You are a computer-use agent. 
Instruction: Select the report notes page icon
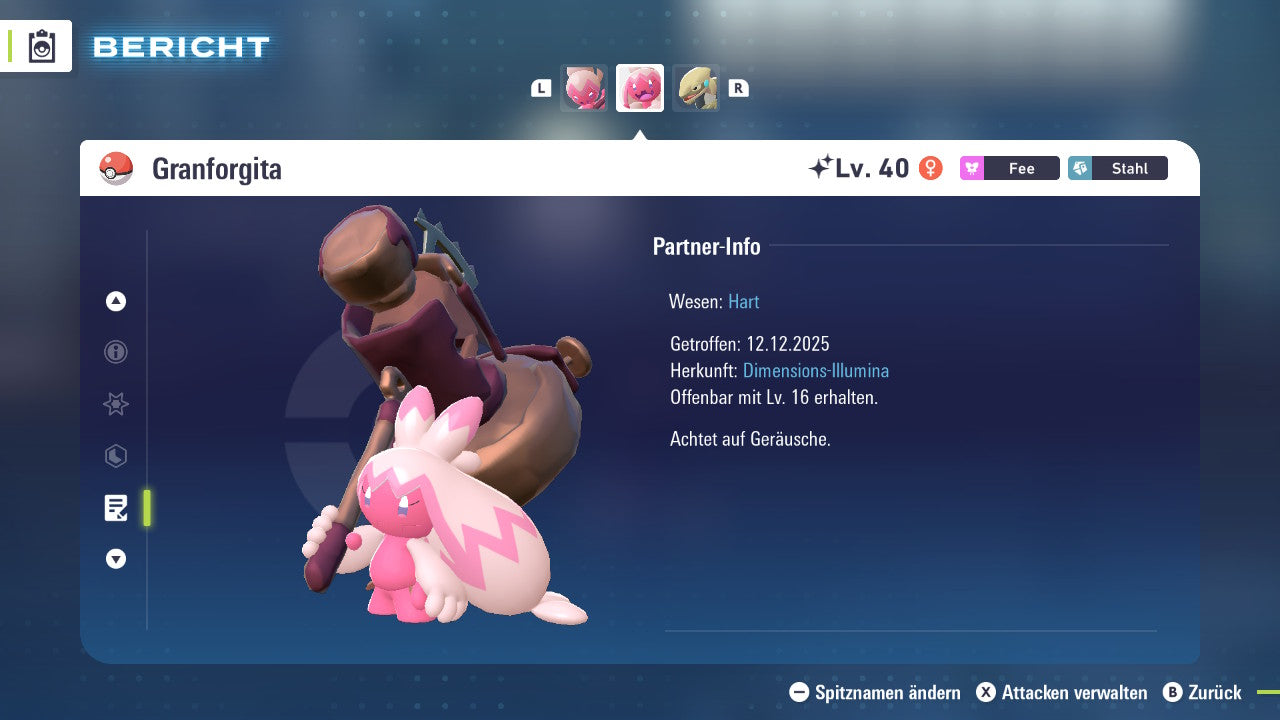[116, 508]
